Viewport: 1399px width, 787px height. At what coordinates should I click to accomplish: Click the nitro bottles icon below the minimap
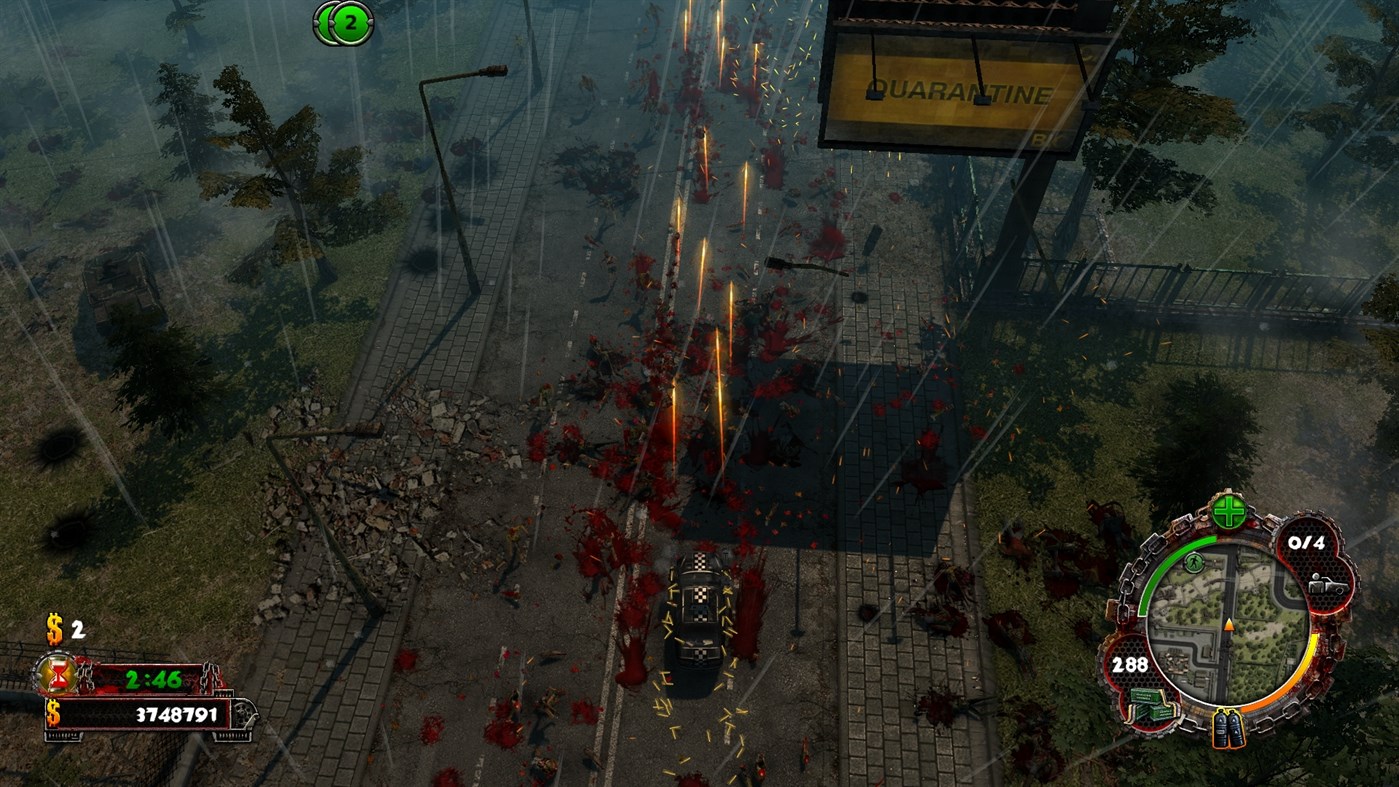tap(1228, 727)
